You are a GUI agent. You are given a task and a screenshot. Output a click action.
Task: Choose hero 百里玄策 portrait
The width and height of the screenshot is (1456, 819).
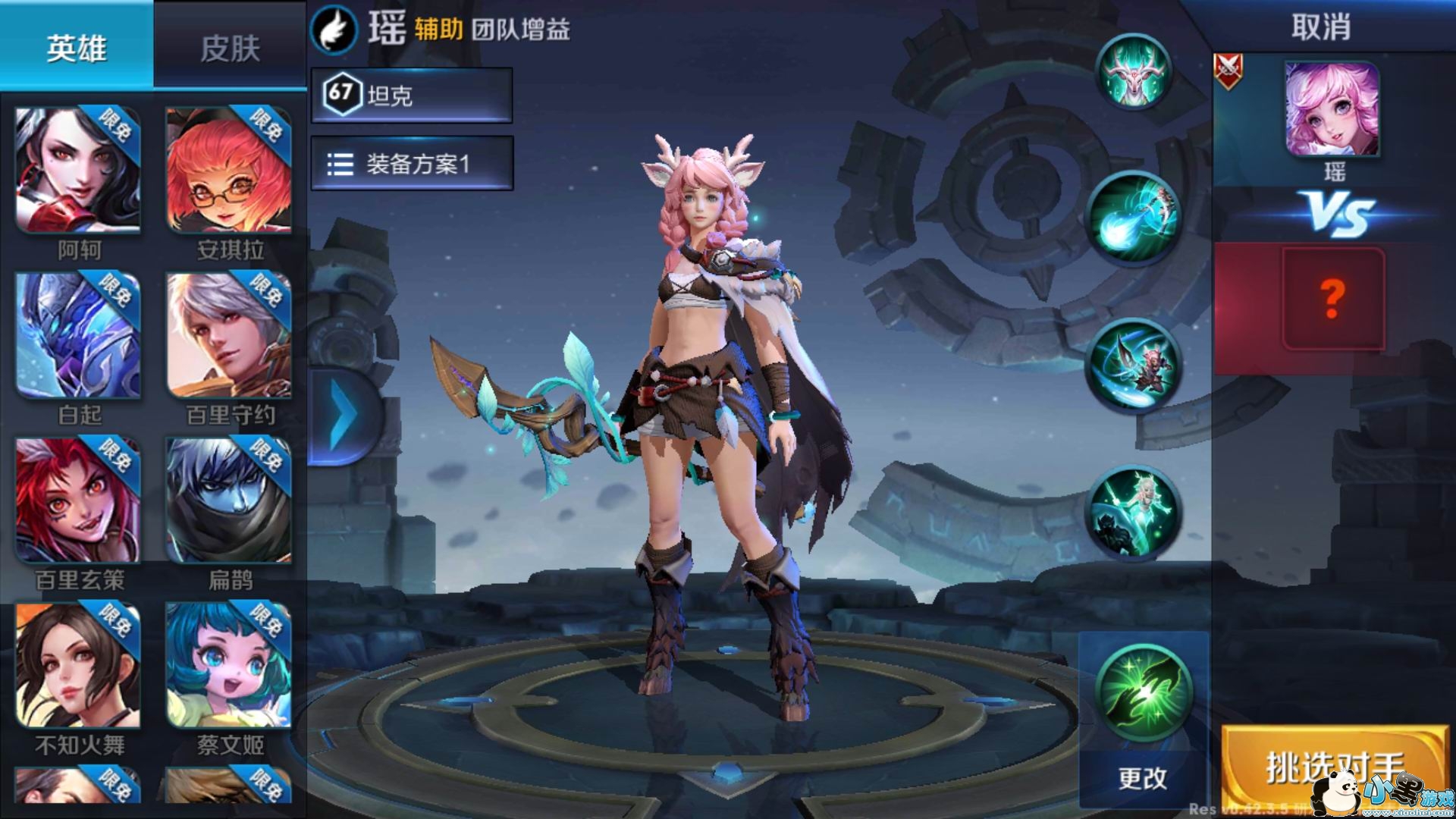[x=78, y=500]
